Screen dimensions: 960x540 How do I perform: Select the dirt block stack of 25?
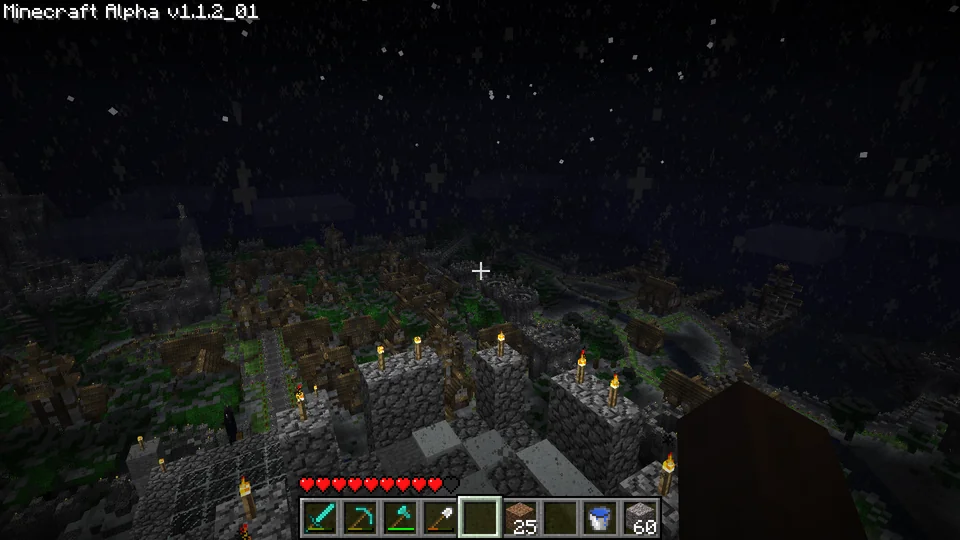click(520, 517)
